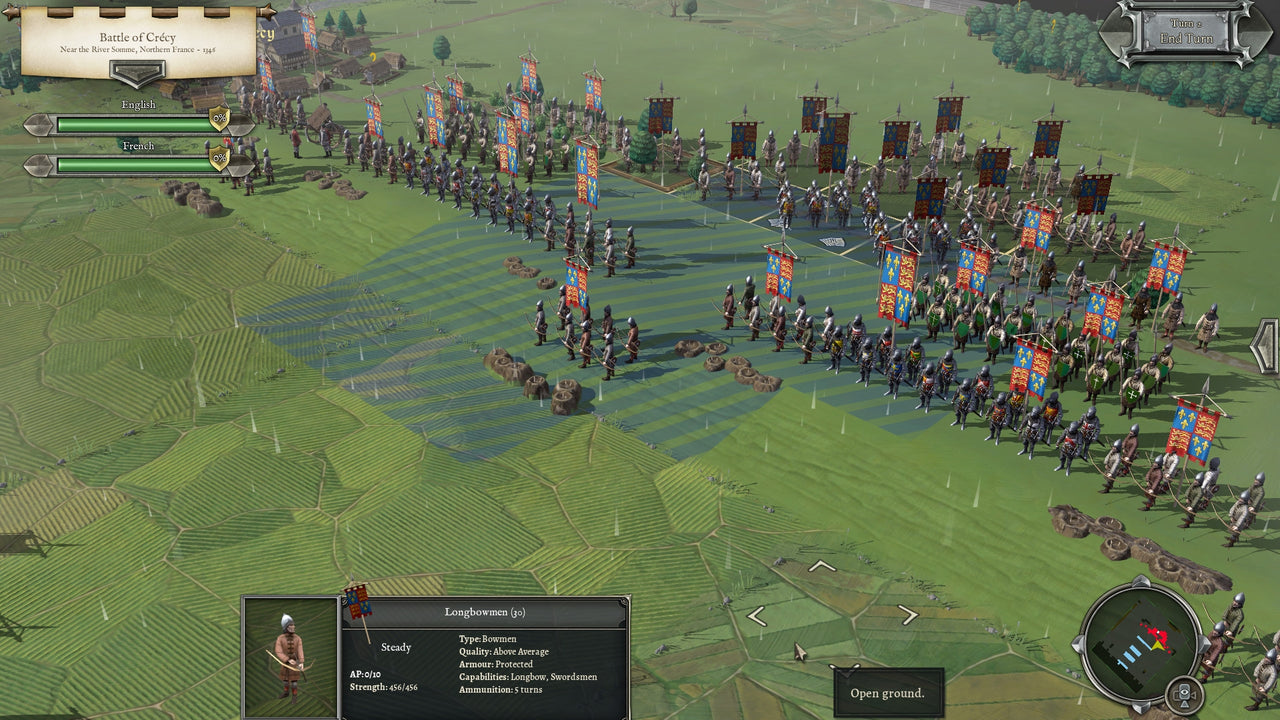Click the right-pointing chevron arrow
1280x720 pixels.
[x=908, y=616]
